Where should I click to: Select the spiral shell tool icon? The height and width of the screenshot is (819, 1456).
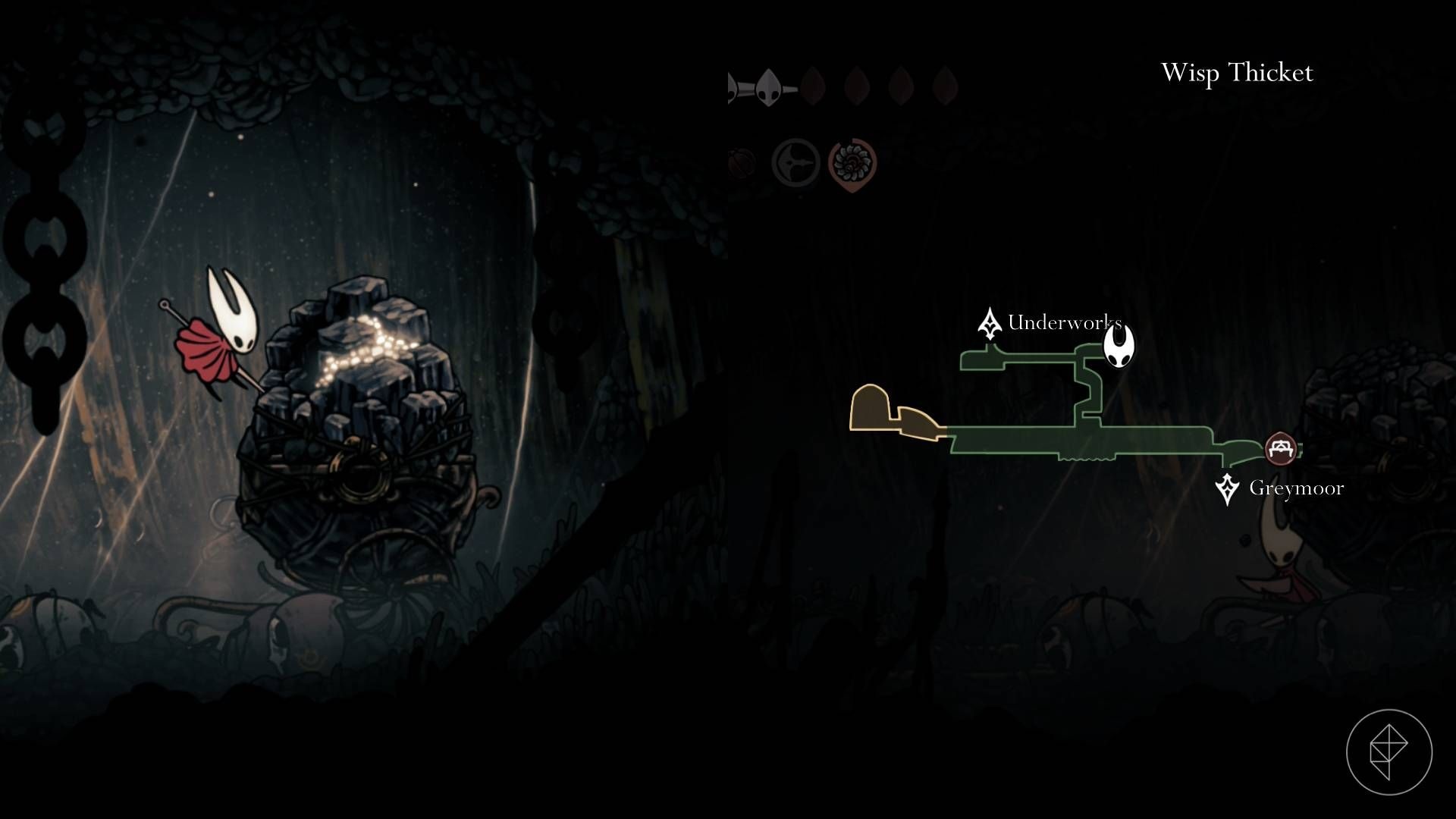click(852, 162)
